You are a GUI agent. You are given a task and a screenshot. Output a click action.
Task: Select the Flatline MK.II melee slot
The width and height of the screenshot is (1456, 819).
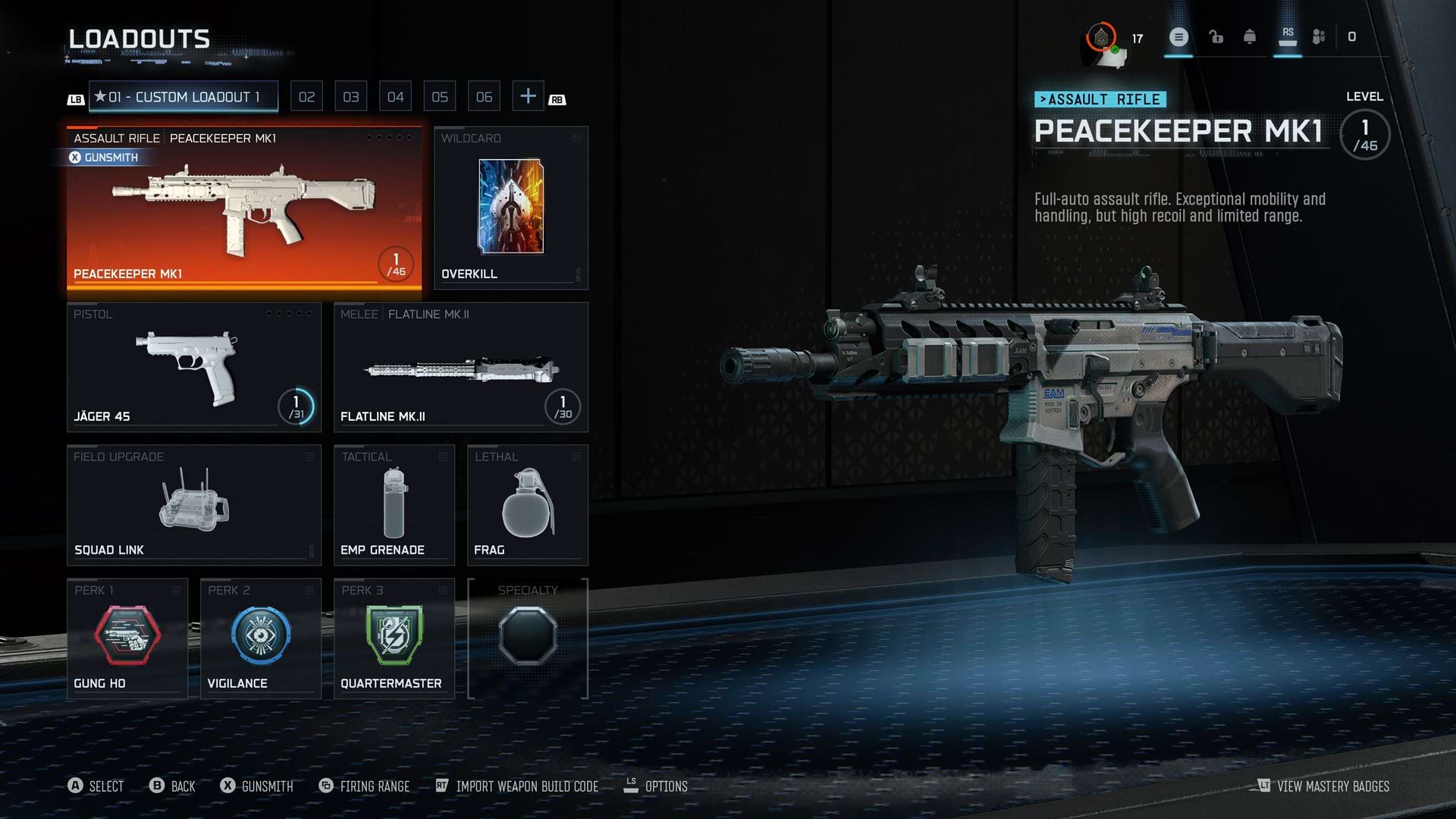coord(460,367)
